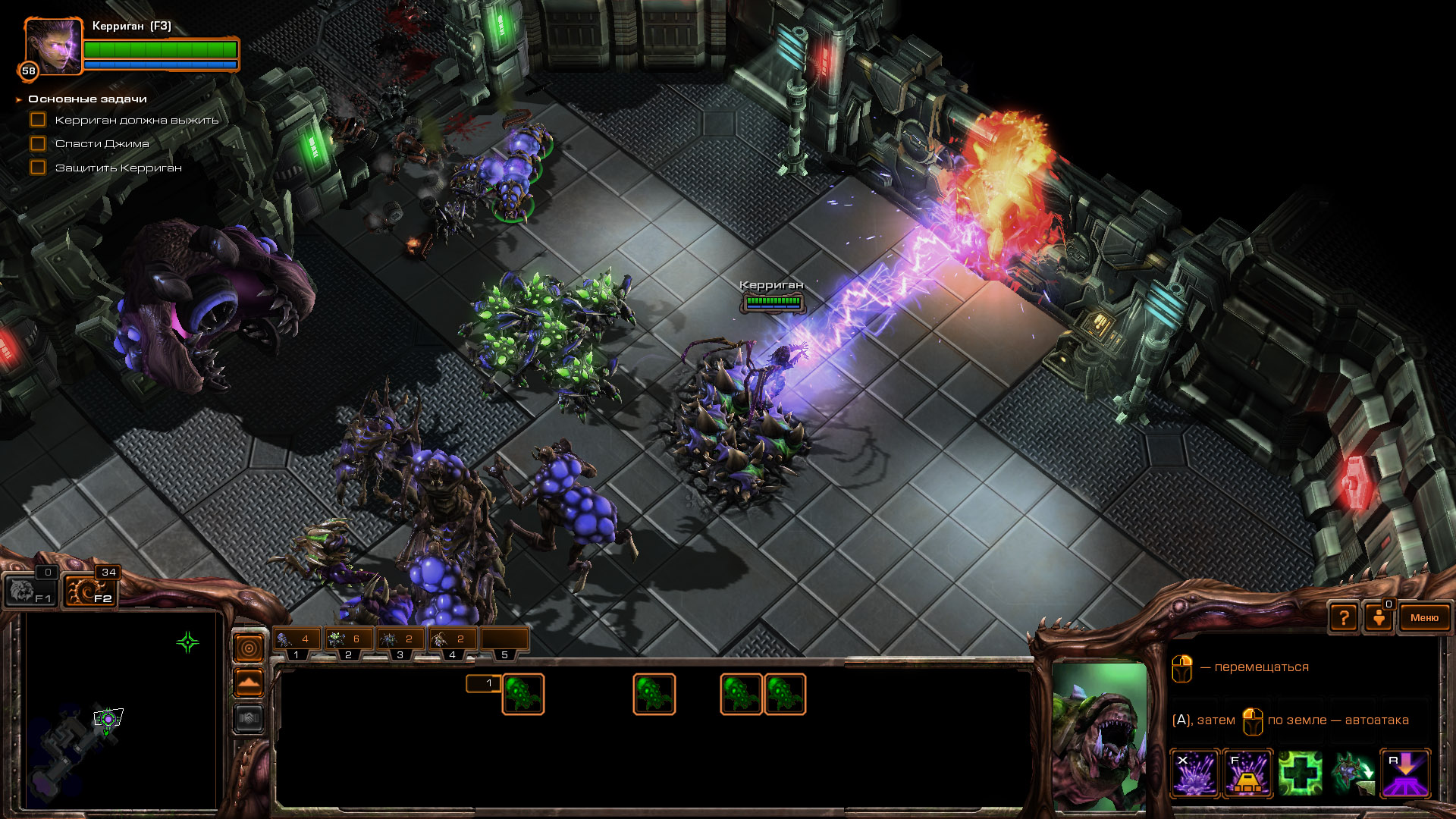The height and width of the screenshot is (819, 1456).
Task: Select the green zergling wireframe thumbnail
Action: [x=522, y=692]
